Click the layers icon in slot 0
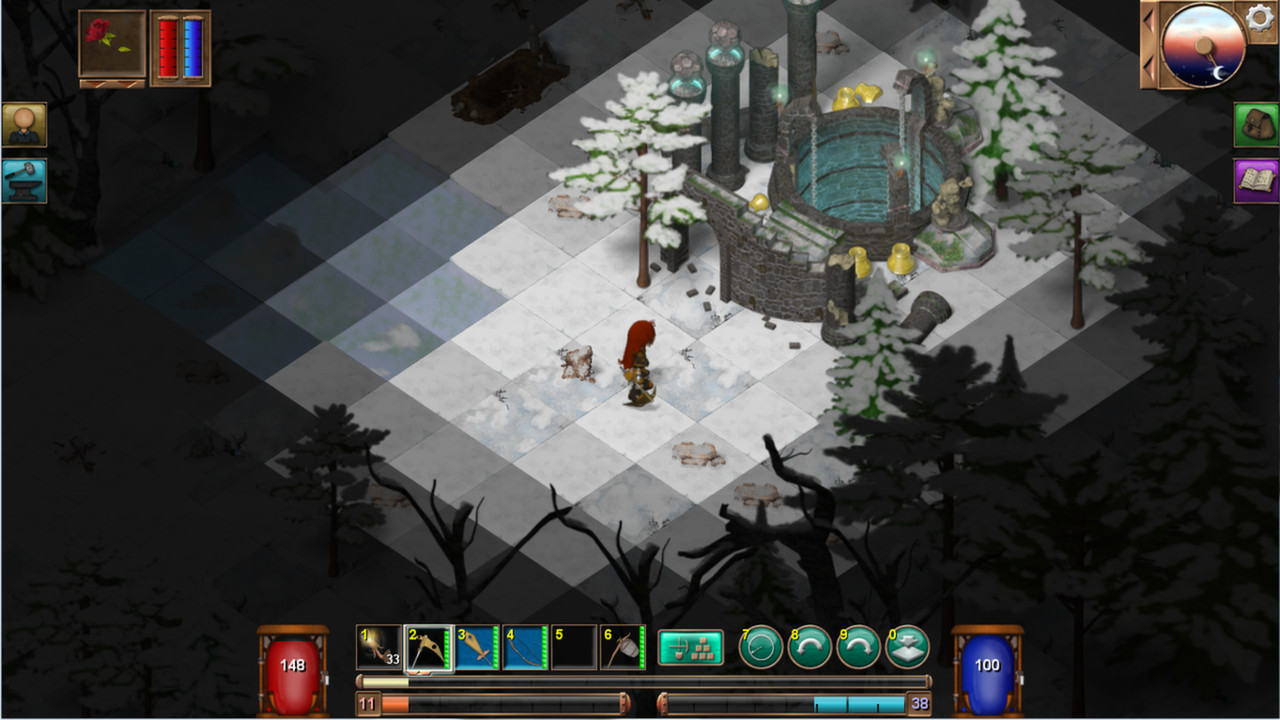Image resolution: width=1280 pixels, height=720 pixels. 907,647
